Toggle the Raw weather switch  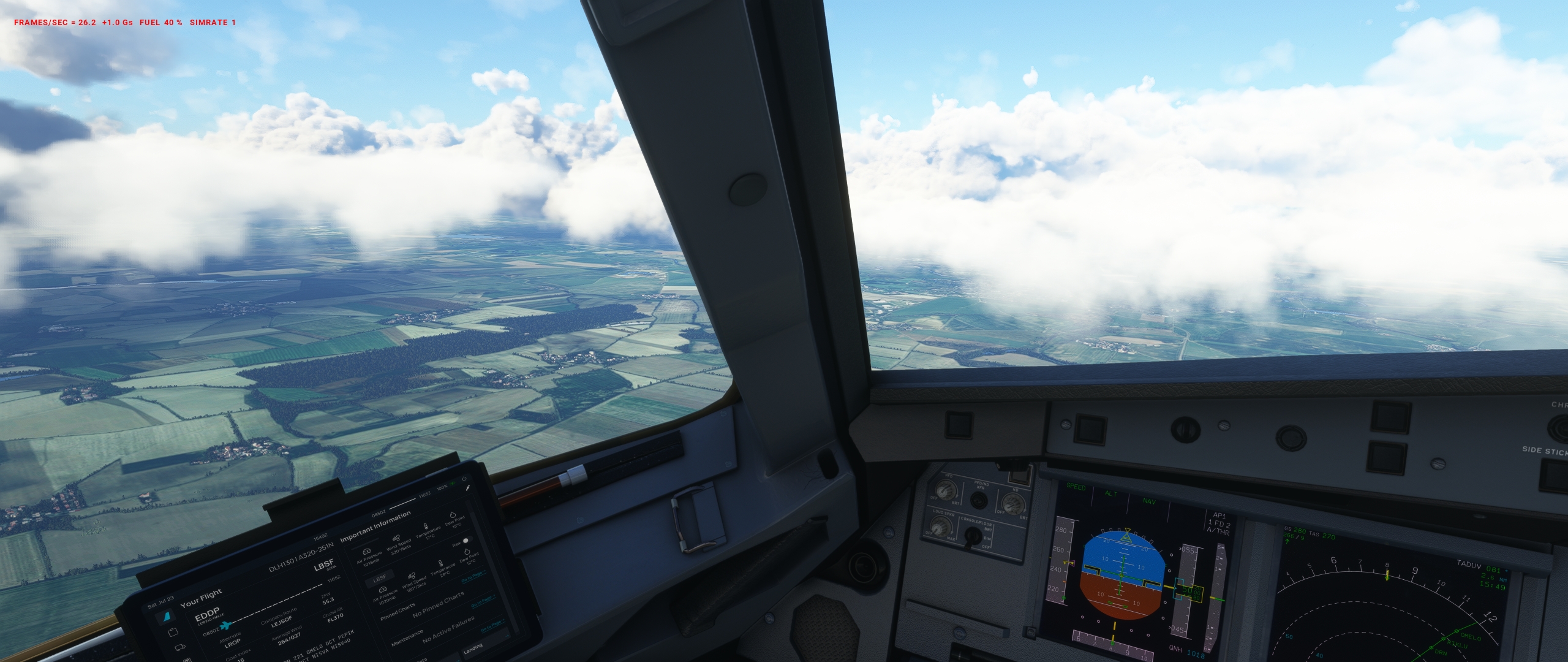467,541
